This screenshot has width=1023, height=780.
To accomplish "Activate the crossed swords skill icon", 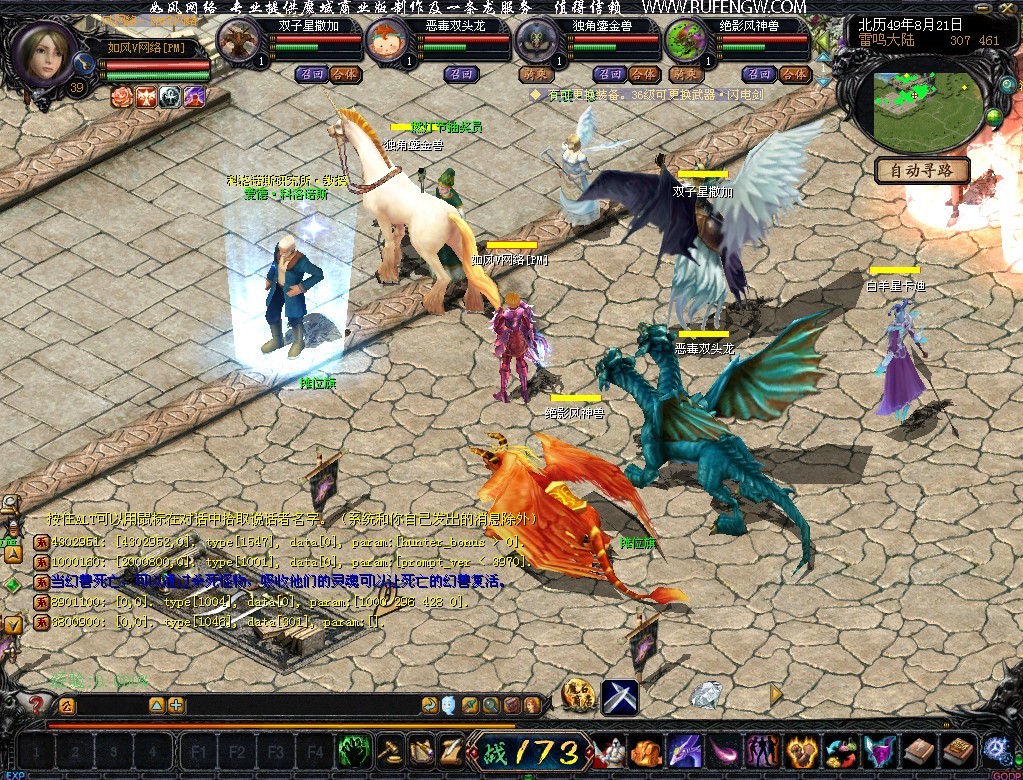I will [x=620, y=697].
